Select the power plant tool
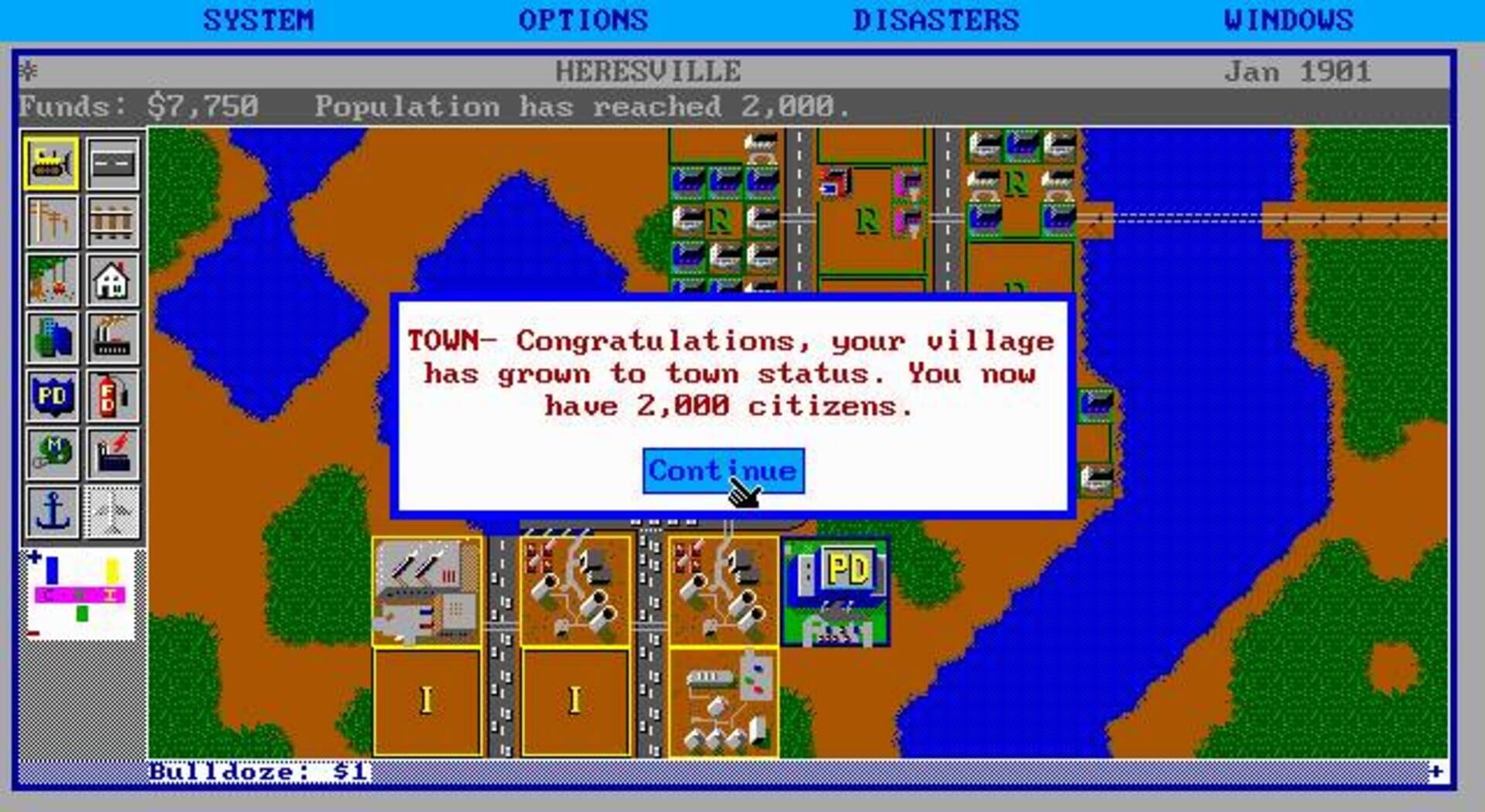1485x812 pixels. (x=112, y=452)
